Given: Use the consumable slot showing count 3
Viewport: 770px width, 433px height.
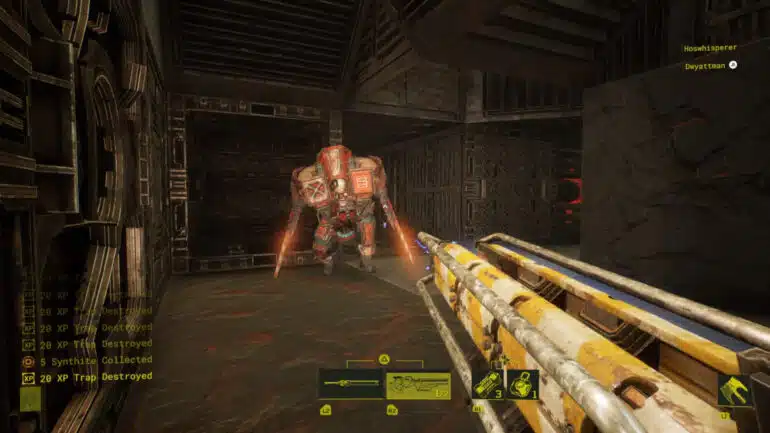Looking at the screenshot, I should click(x=488, y=384).
